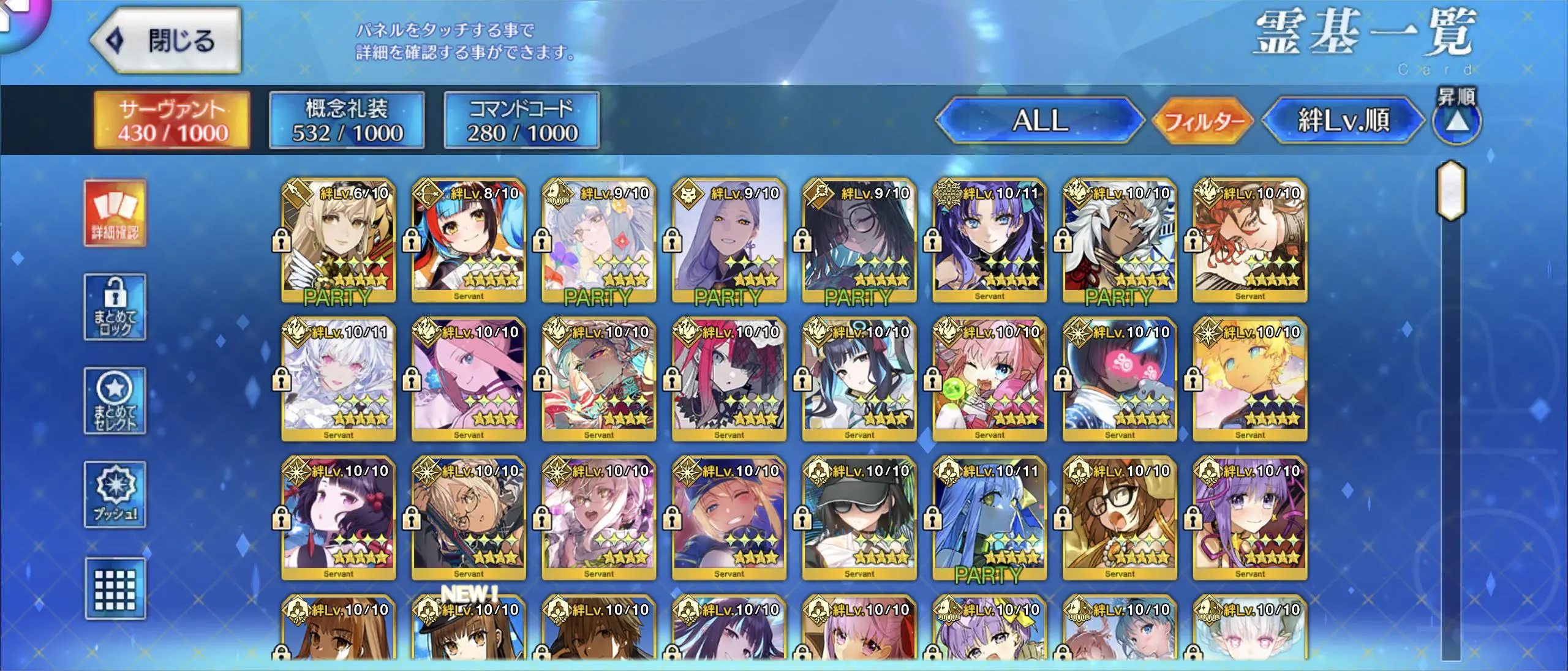
Task: Open the purple-haired servant card with skull class icon
Action: tap(729, 241)
